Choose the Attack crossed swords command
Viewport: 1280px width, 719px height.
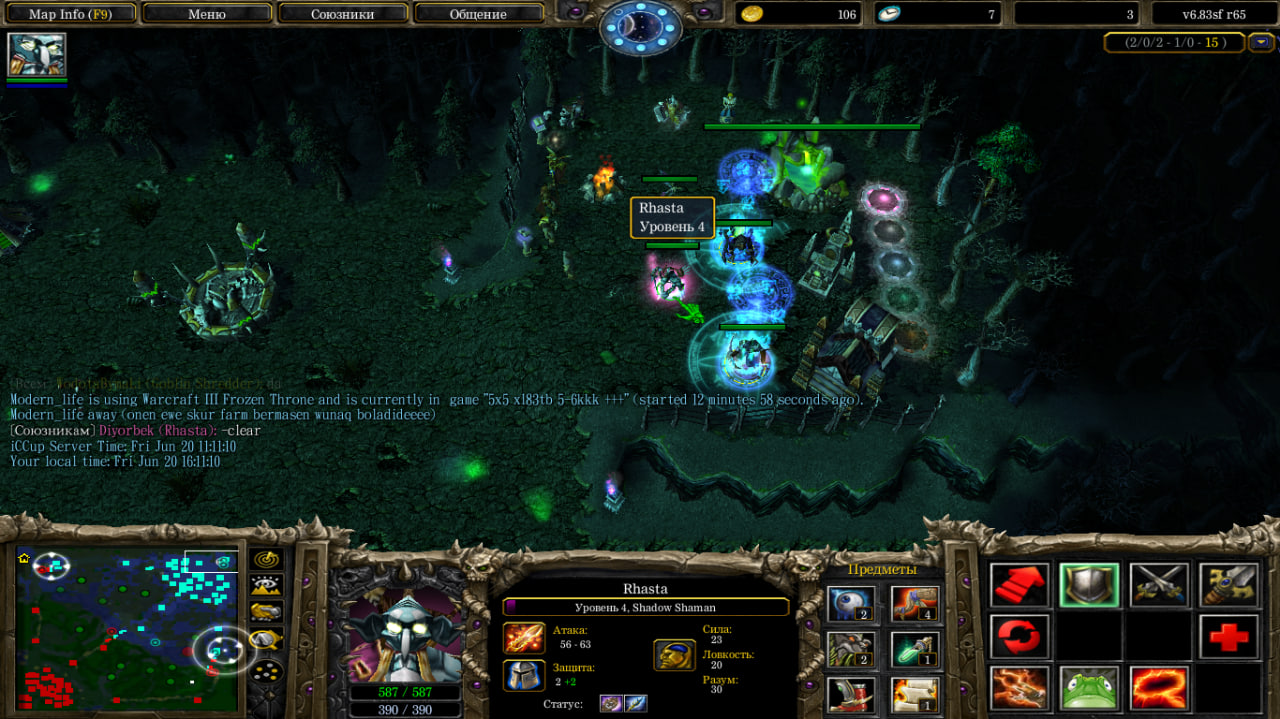pyautogui.click(x=1159, y=585)
